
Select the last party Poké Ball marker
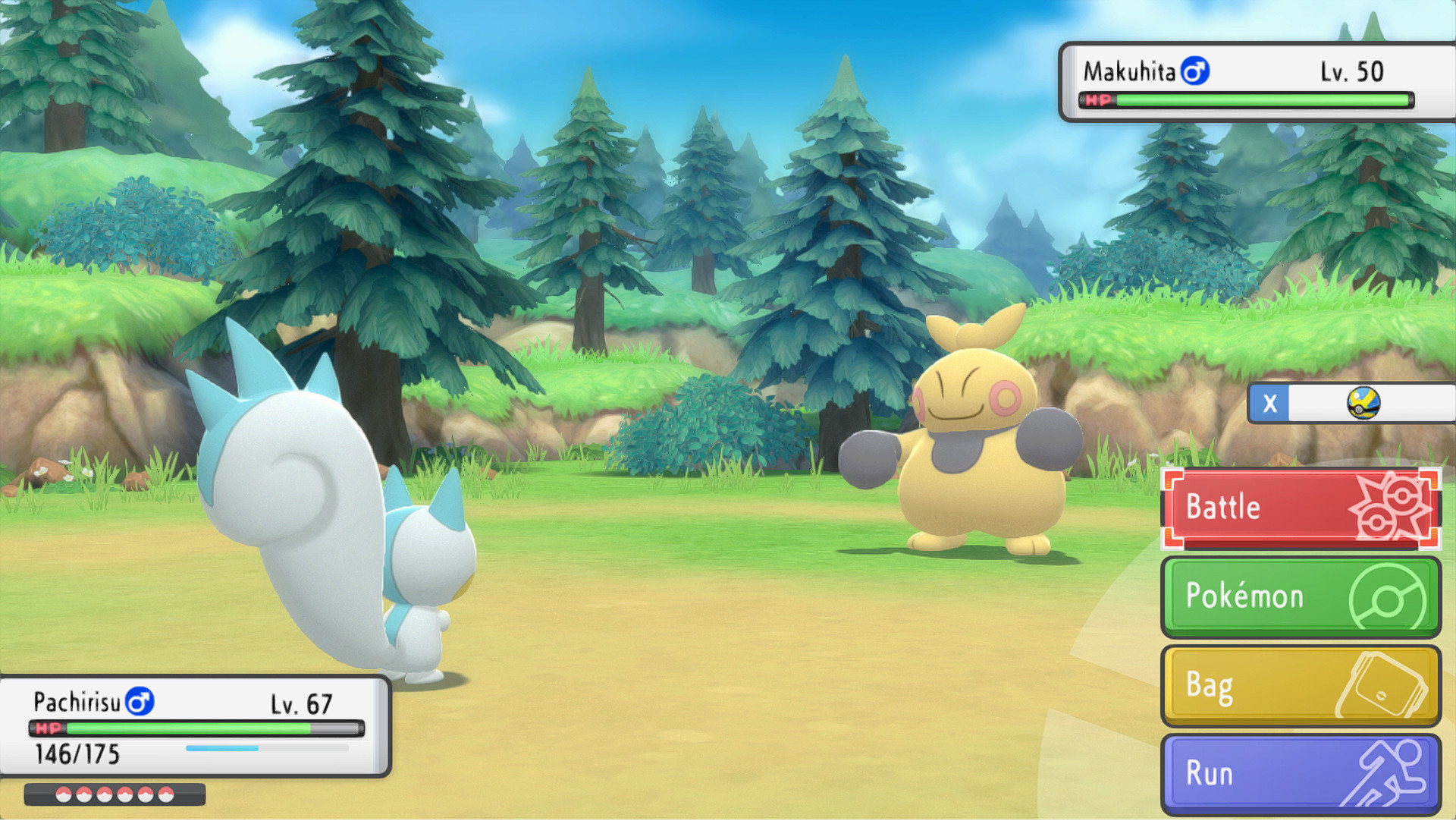click(x=165, y=796)
